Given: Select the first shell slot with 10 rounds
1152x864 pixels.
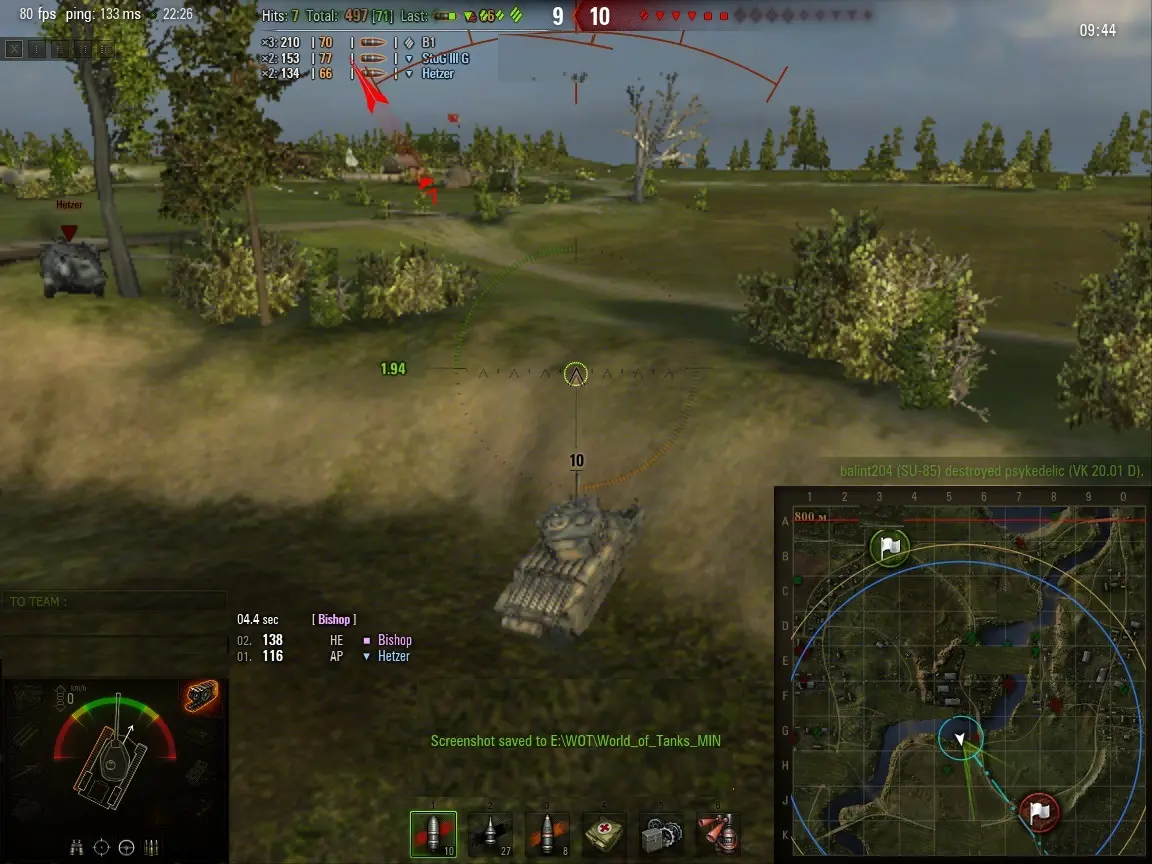Looking at the screenshot, I should pos(433,834).
